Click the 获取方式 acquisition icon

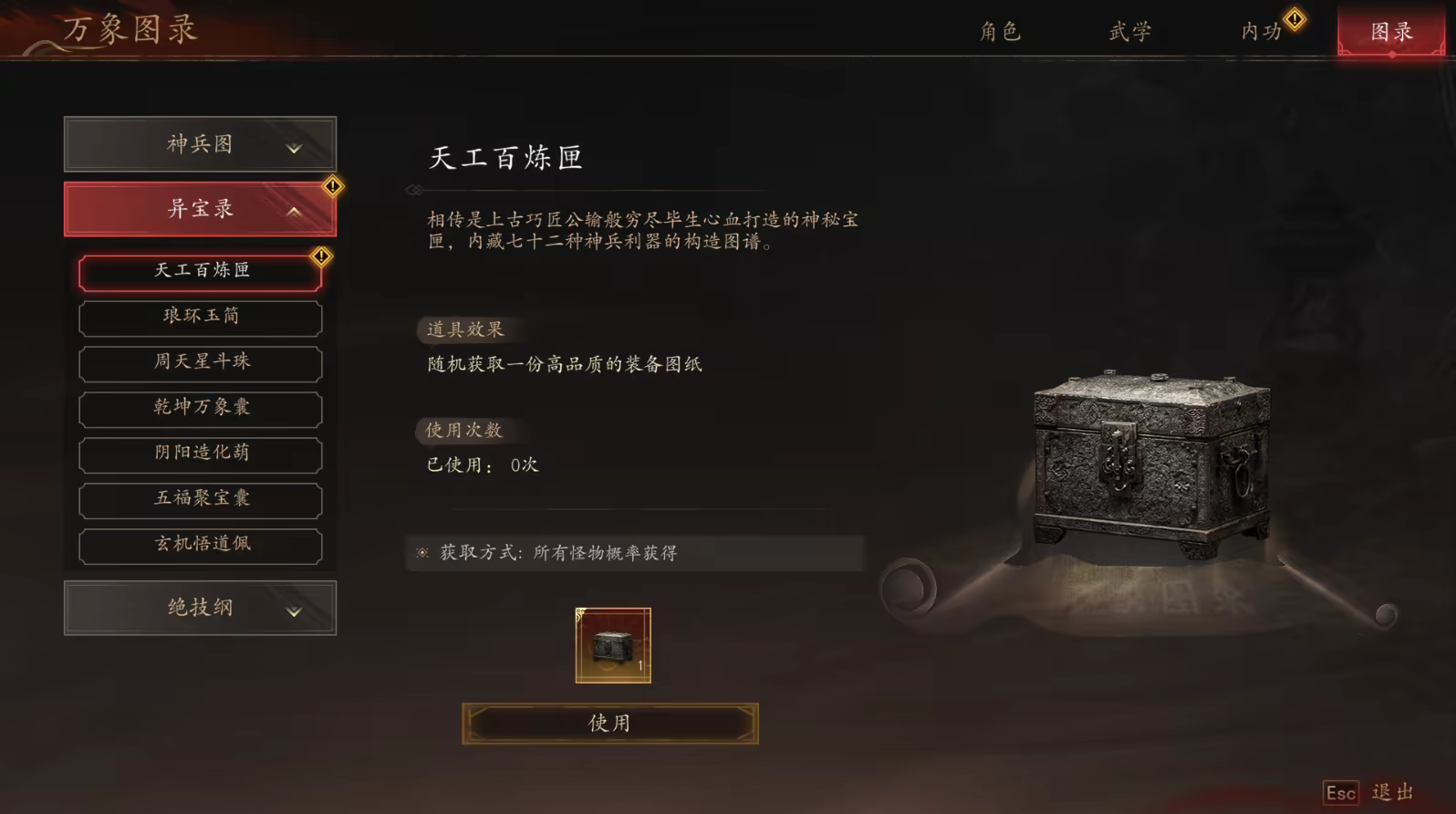coord(422,552)
